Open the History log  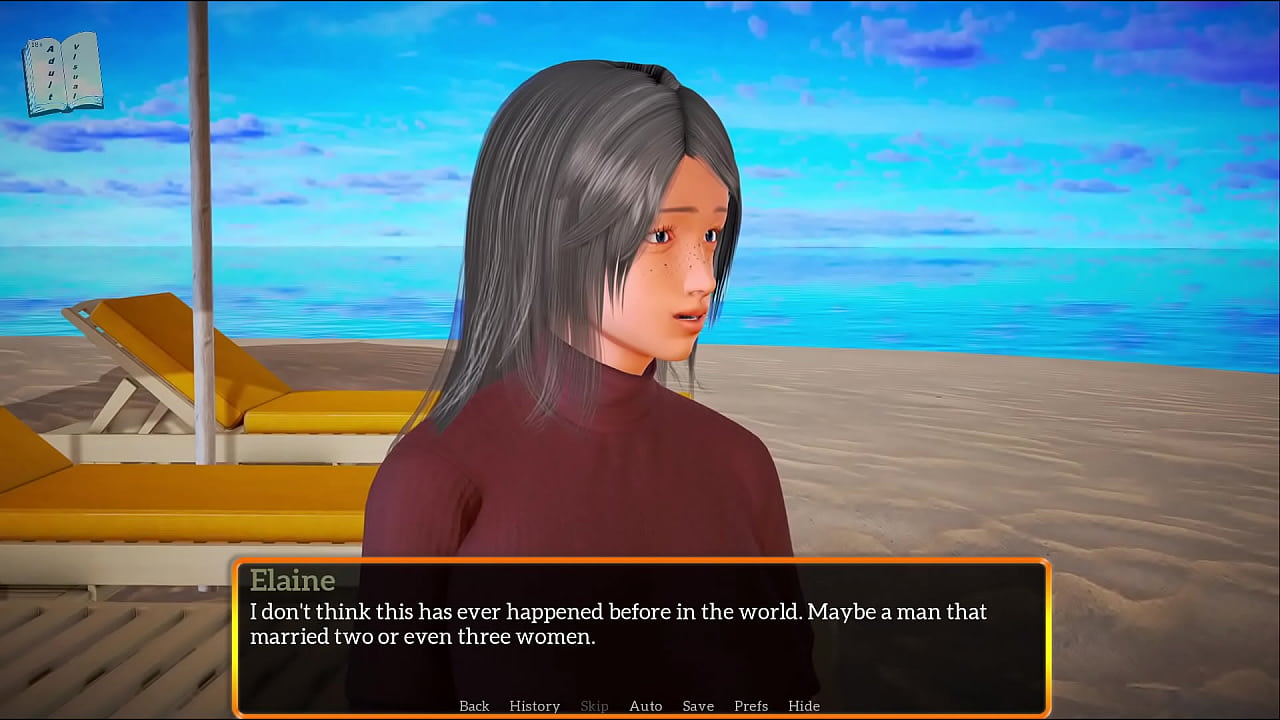(534, 706)
